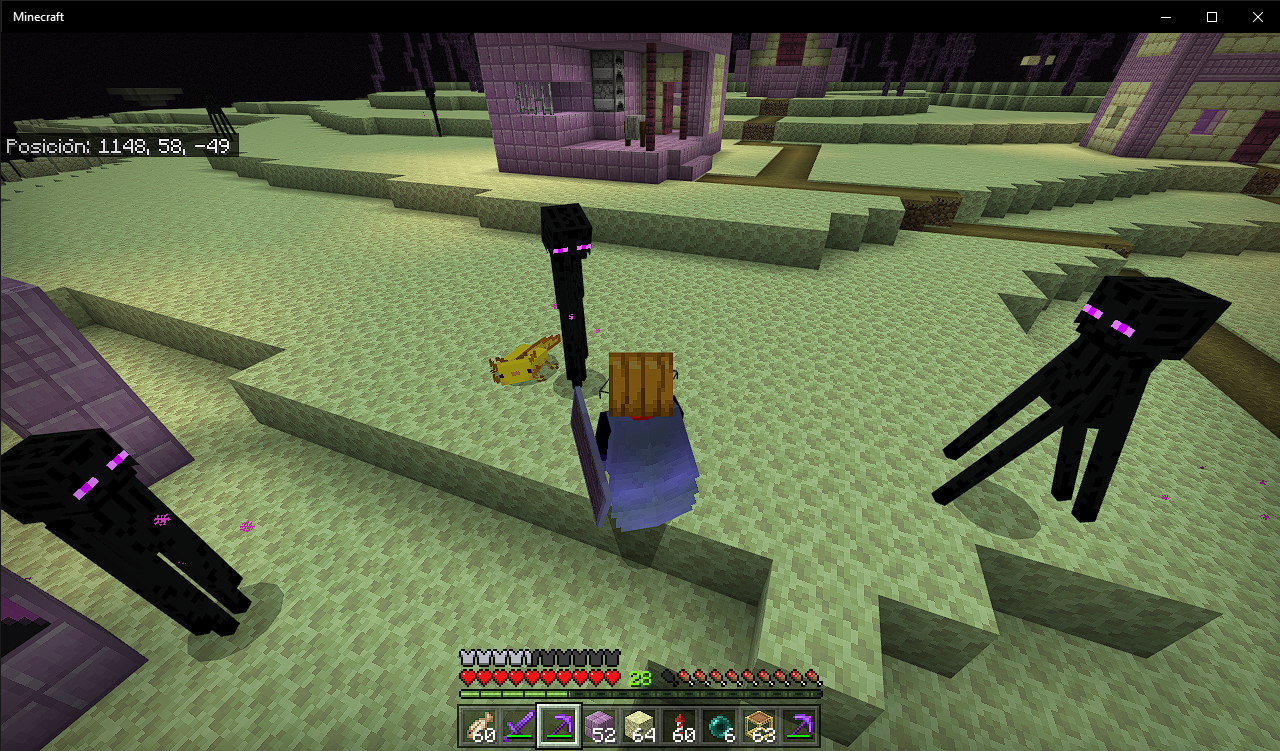Image resolution: width=1280 pixels, height=751 pixels.
Task: Maximize the Minecraft window
Action: pos(1211,17)
